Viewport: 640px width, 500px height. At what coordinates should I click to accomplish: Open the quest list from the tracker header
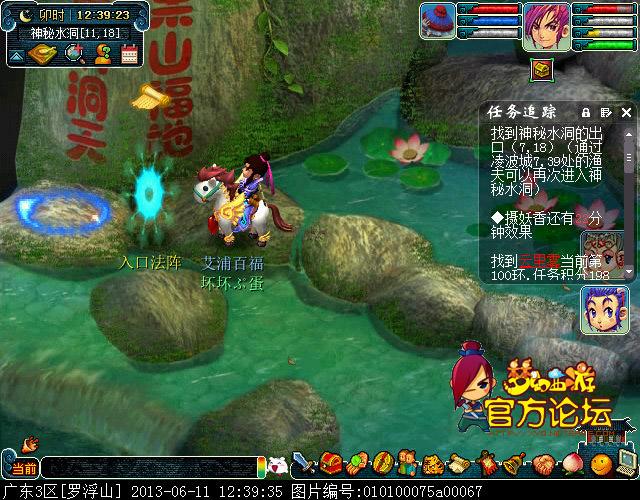coord(607,112)
